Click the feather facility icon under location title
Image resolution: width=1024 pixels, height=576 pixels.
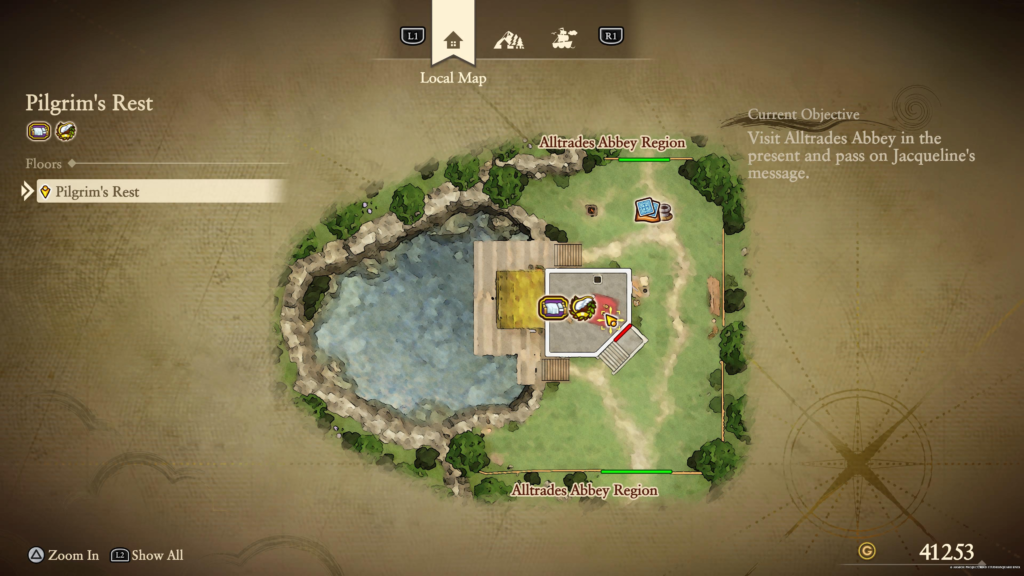(65, 131)
